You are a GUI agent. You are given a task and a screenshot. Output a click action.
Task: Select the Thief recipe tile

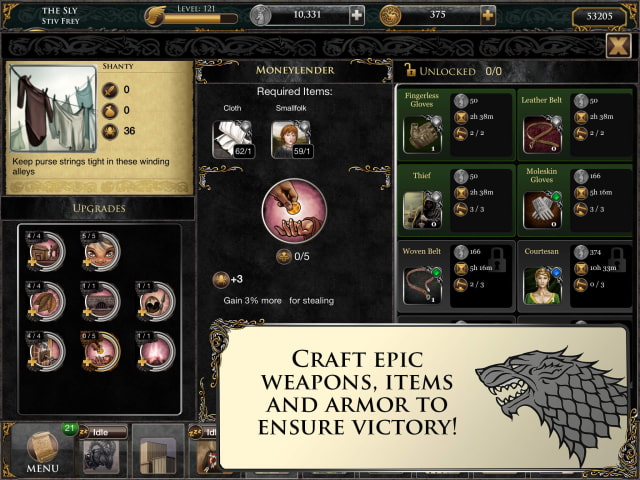[456, 199]
